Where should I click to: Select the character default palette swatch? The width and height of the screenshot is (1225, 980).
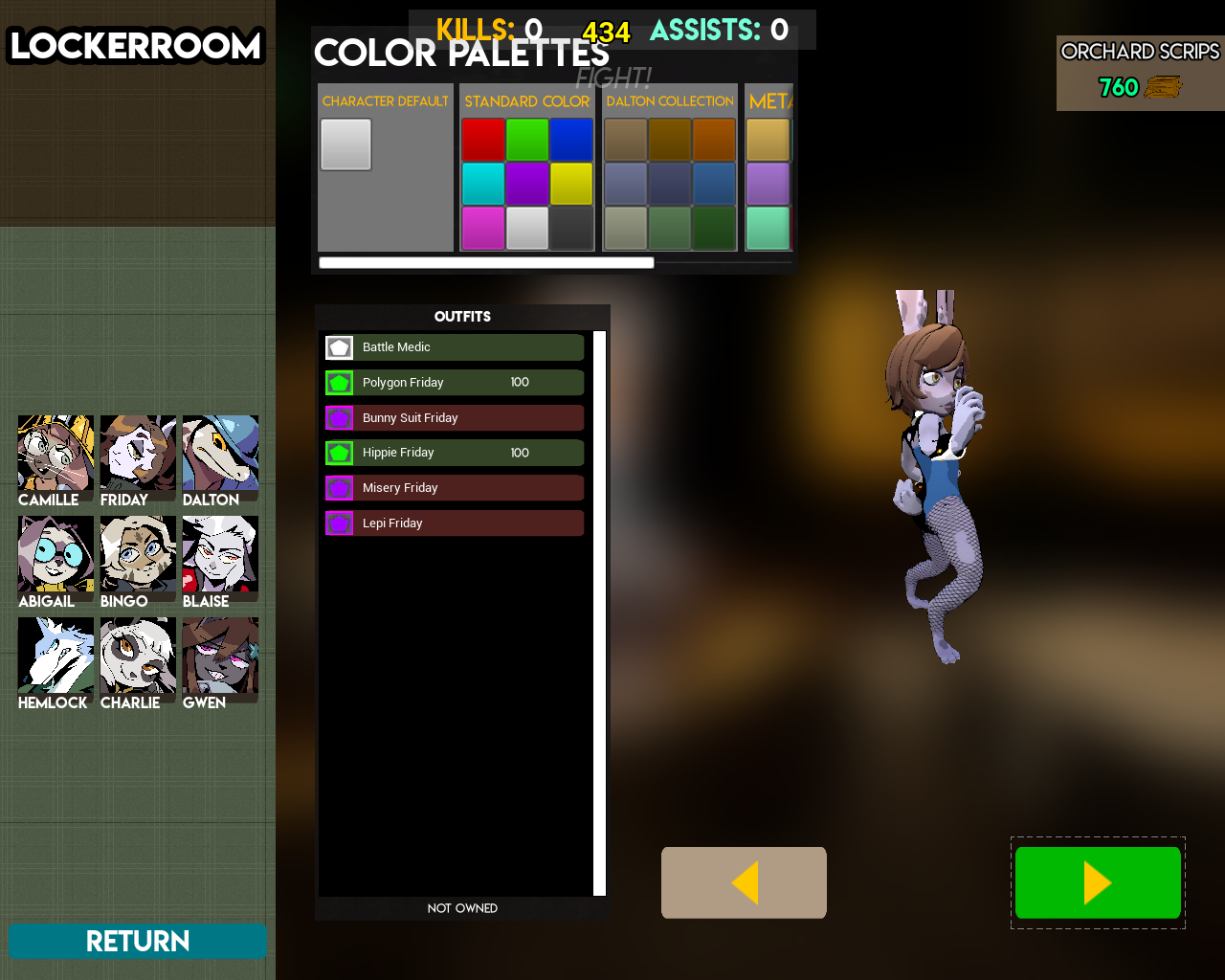[345, 145]
